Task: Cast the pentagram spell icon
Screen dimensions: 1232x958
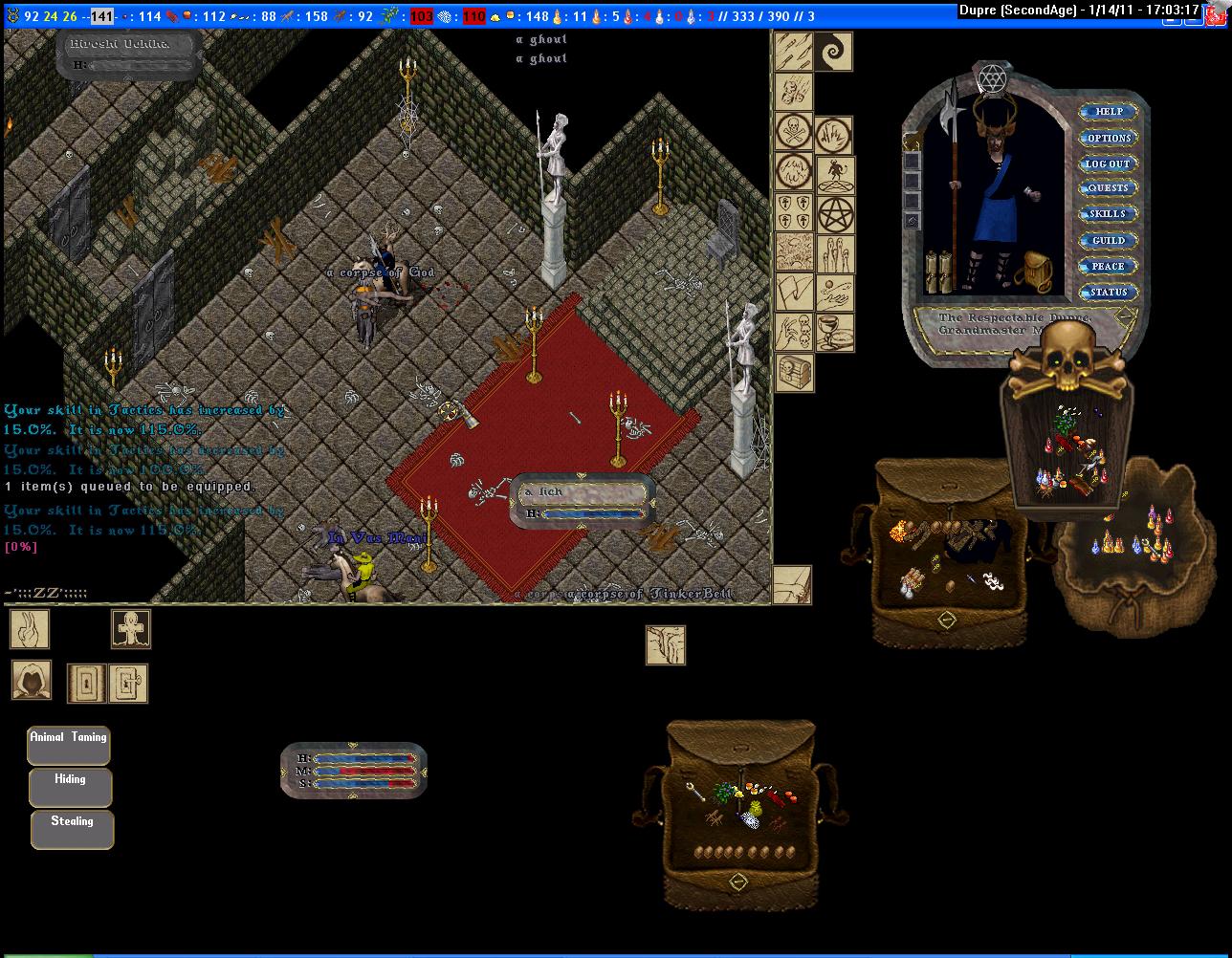Action: pyautogui.click(x=835, y=216)
